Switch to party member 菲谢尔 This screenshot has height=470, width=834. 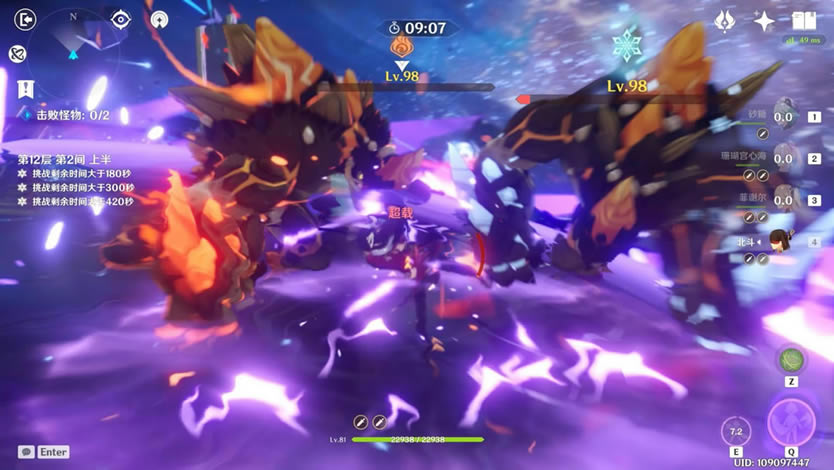point(784,200)
